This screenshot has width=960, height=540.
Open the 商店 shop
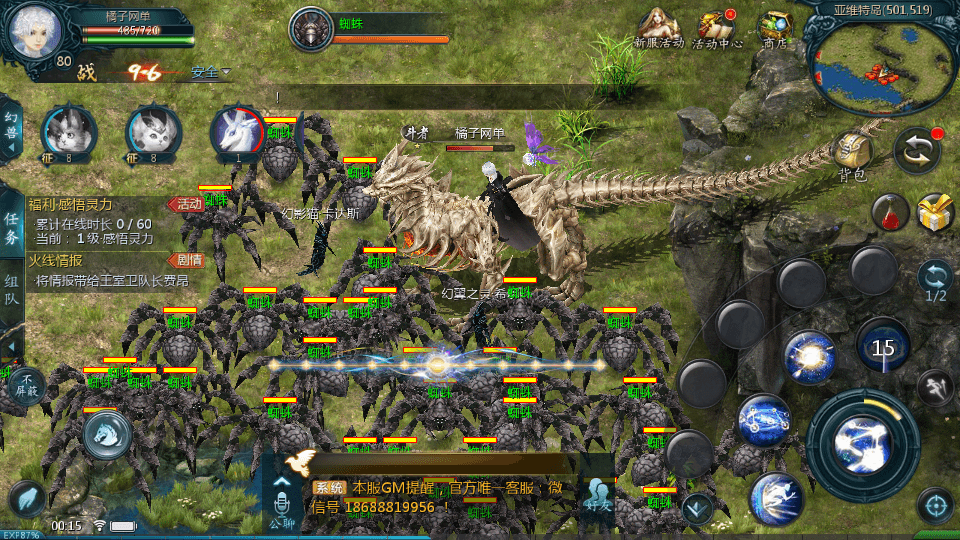(774, 29)
